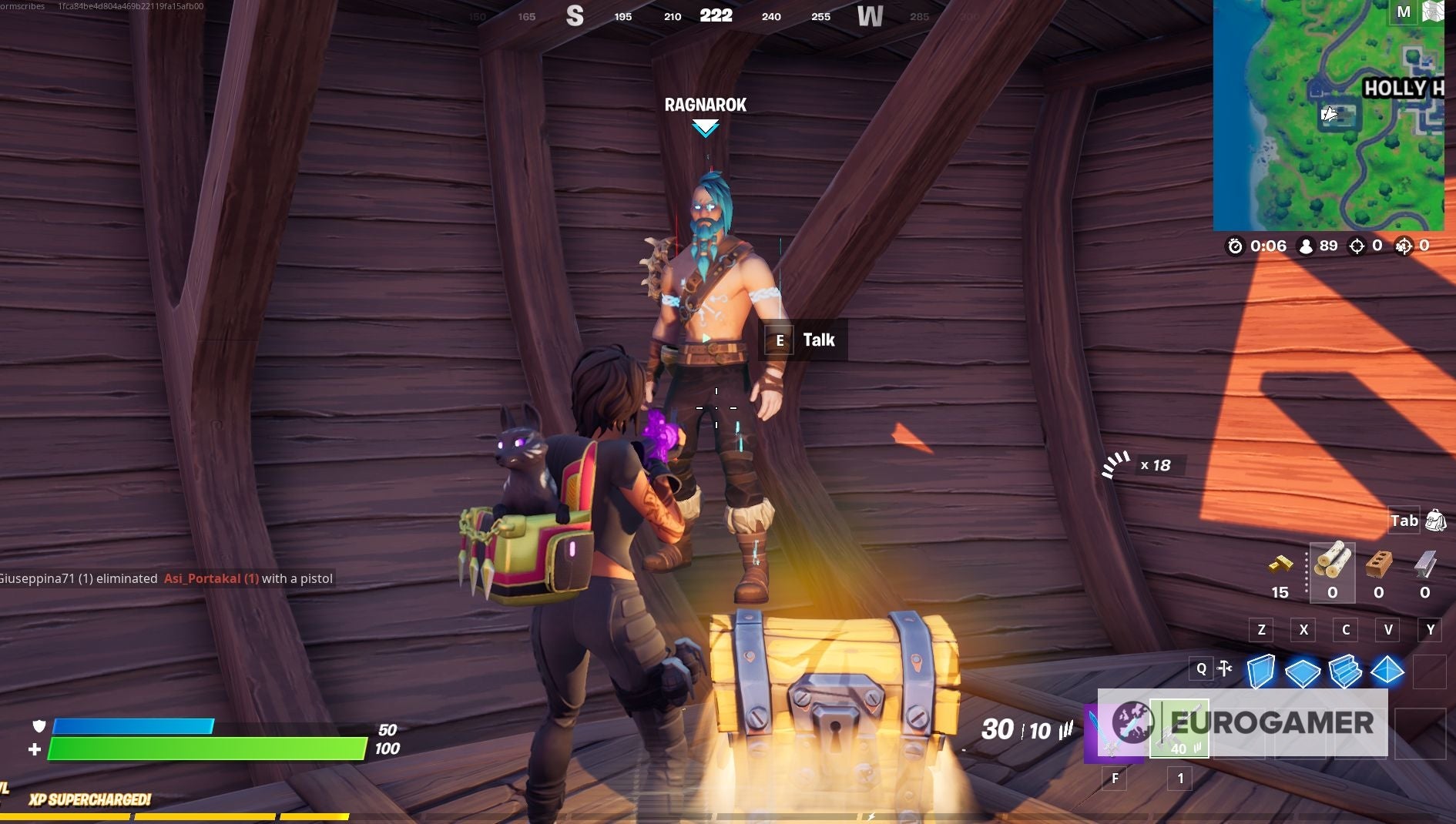
Task: Toggle the pyramid roof building piece
Action: click(1387, 672)
